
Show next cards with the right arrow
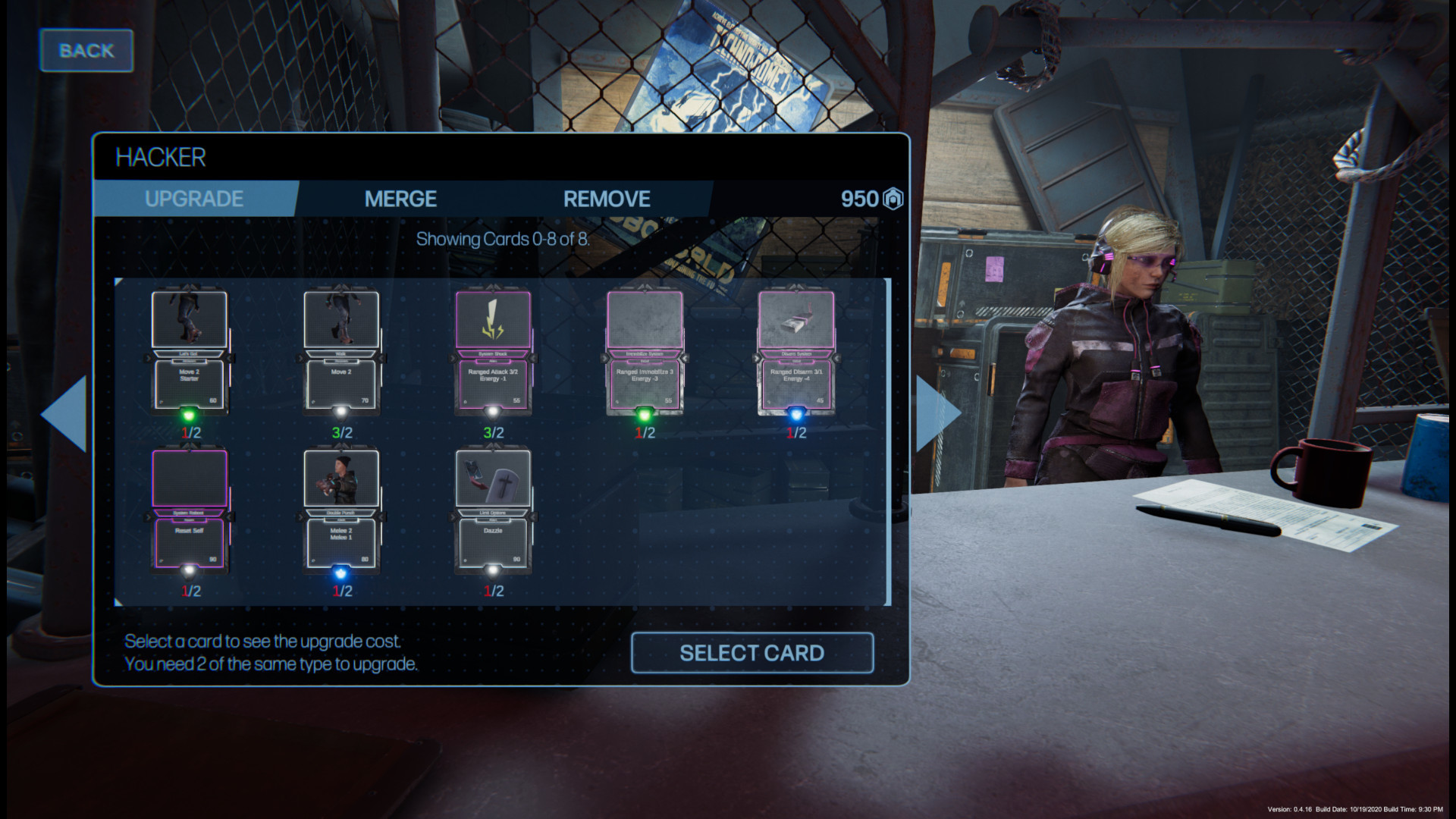pyautogui.click(x=937, y=414)
